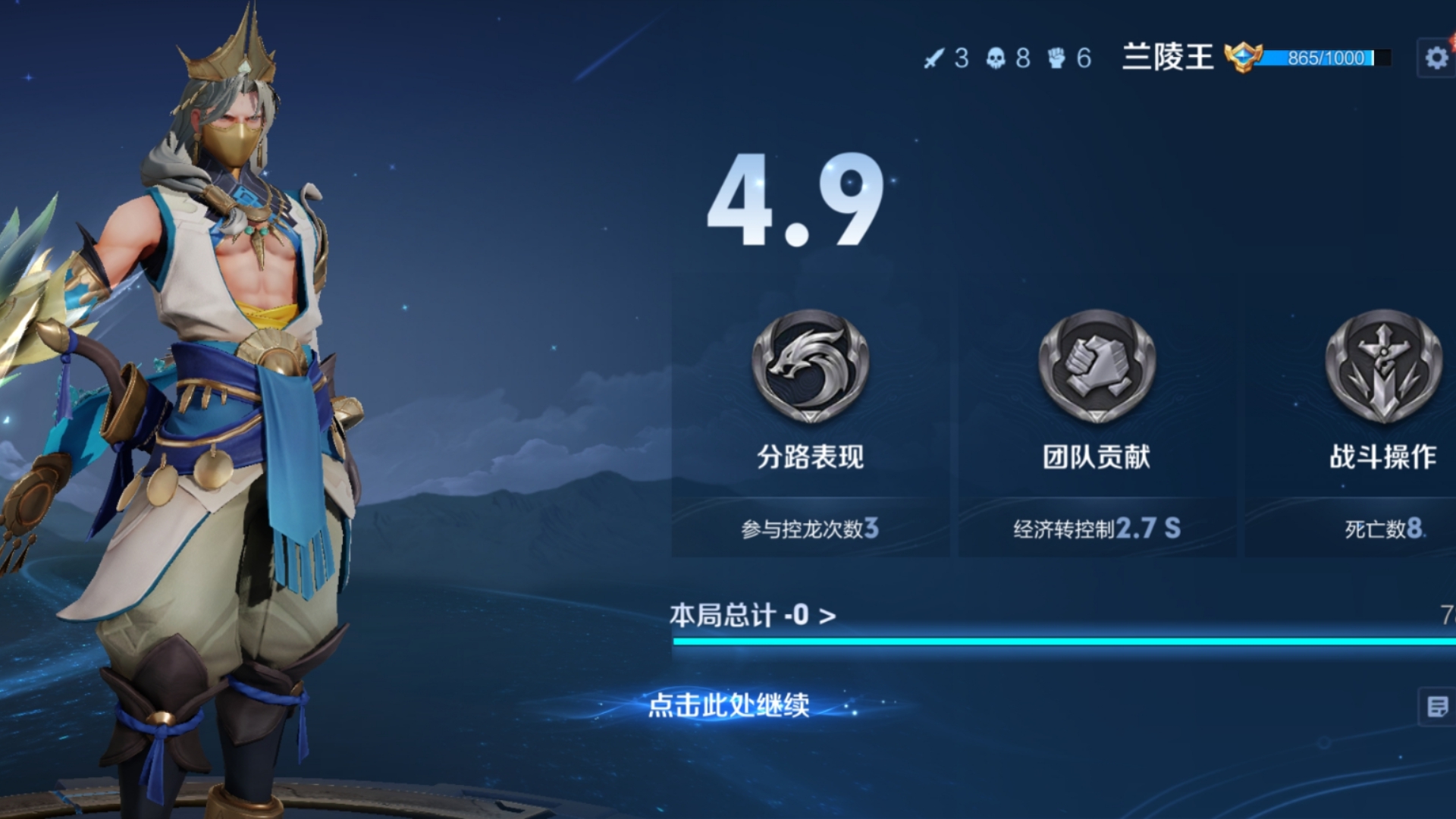This screenshot has height=819, width=1456.
Task: Open settings with the gear icon
Action: coord(1436,58)
